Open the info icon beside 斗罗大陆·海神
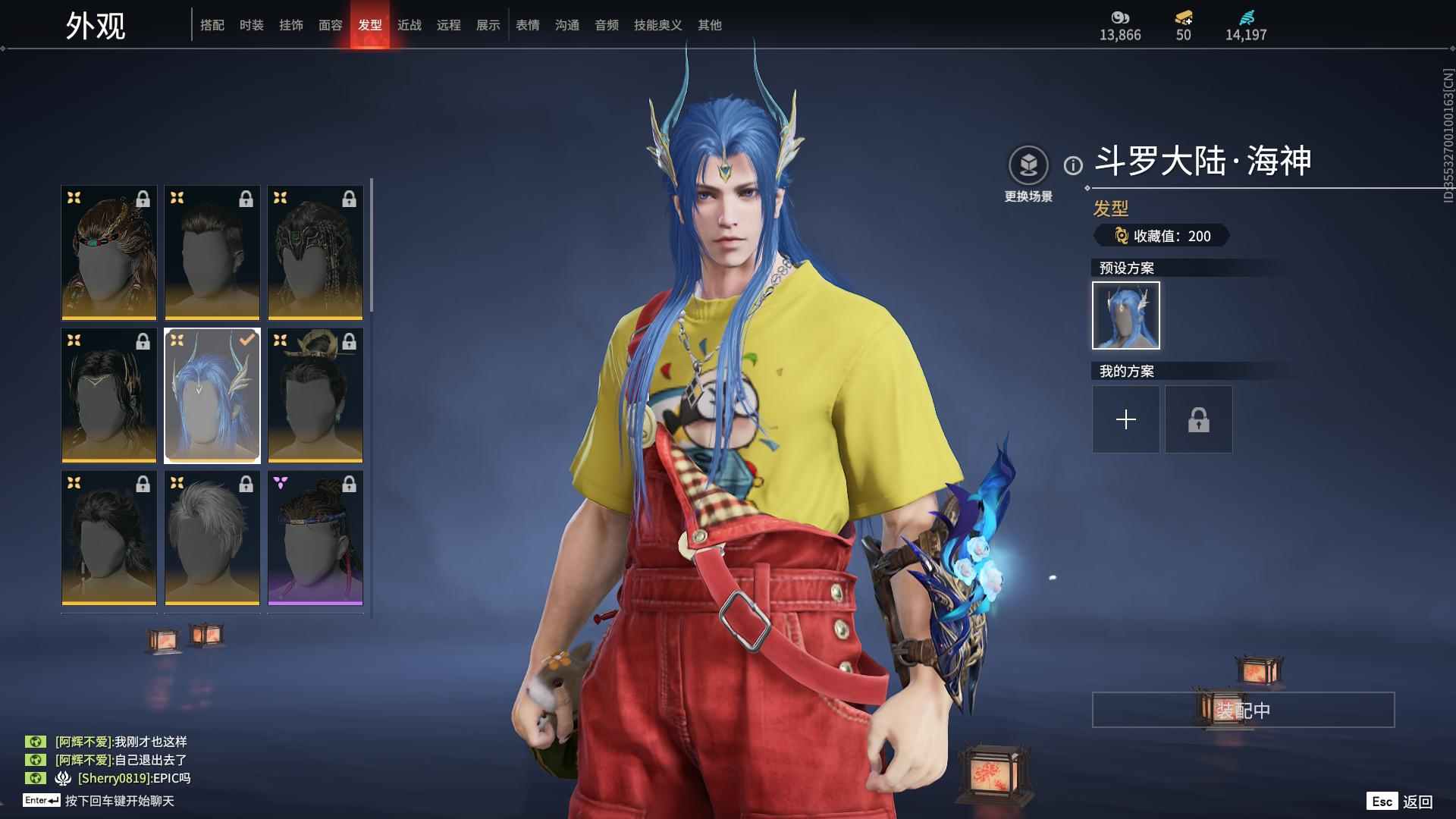Image resolution: width=1456 pixels, height=819 pixels. point(1072,165)
